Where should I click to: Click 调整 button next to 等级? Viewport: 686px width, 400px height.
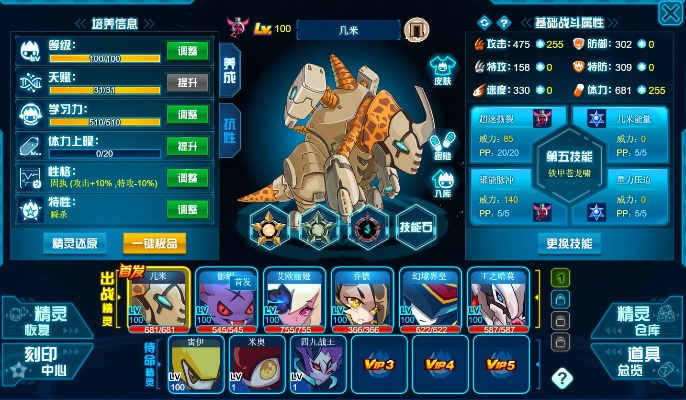pos(187,52)
